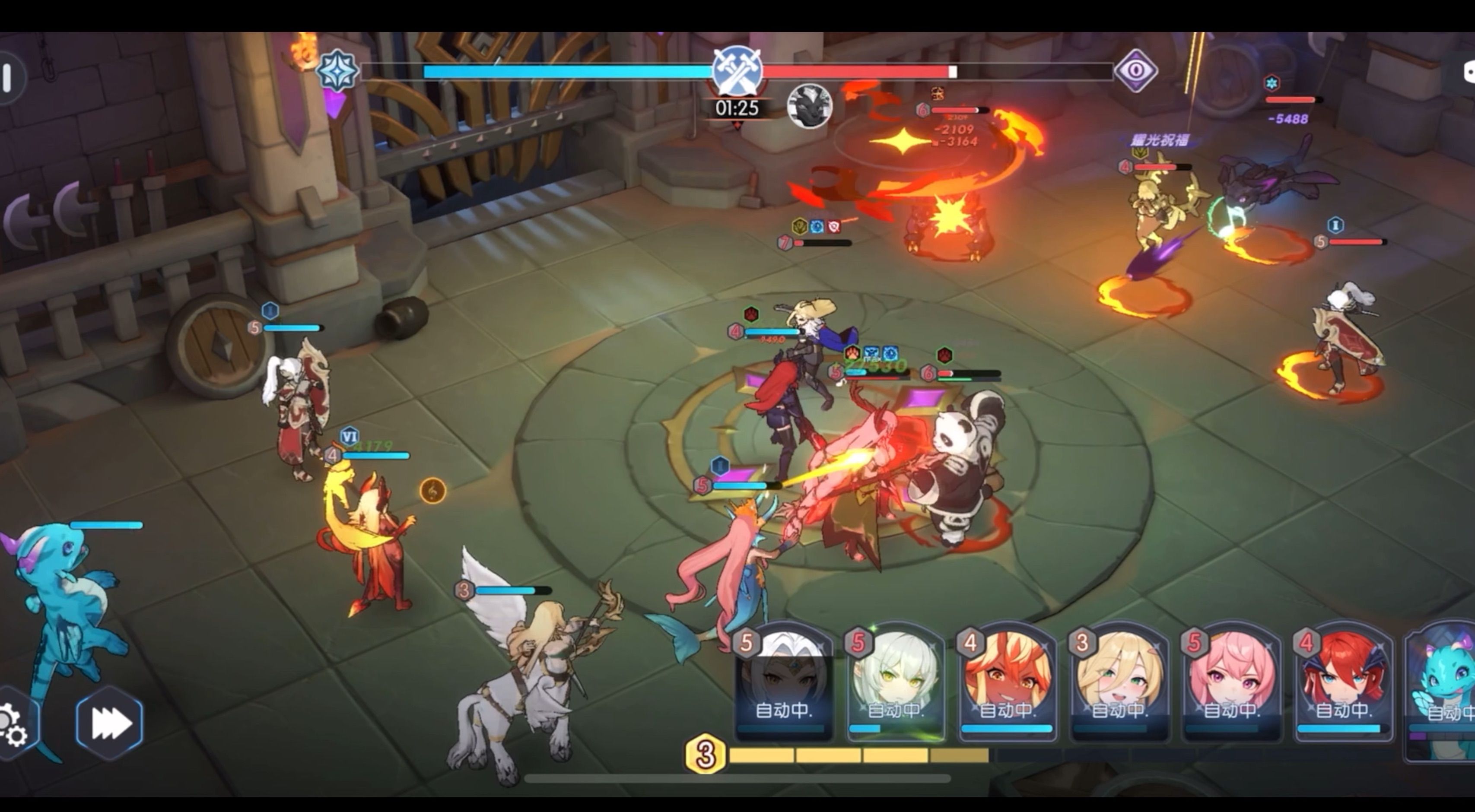Toggle the fast-forward battle speed
Screen dimensions: 1475x812
tap(110, 723)
